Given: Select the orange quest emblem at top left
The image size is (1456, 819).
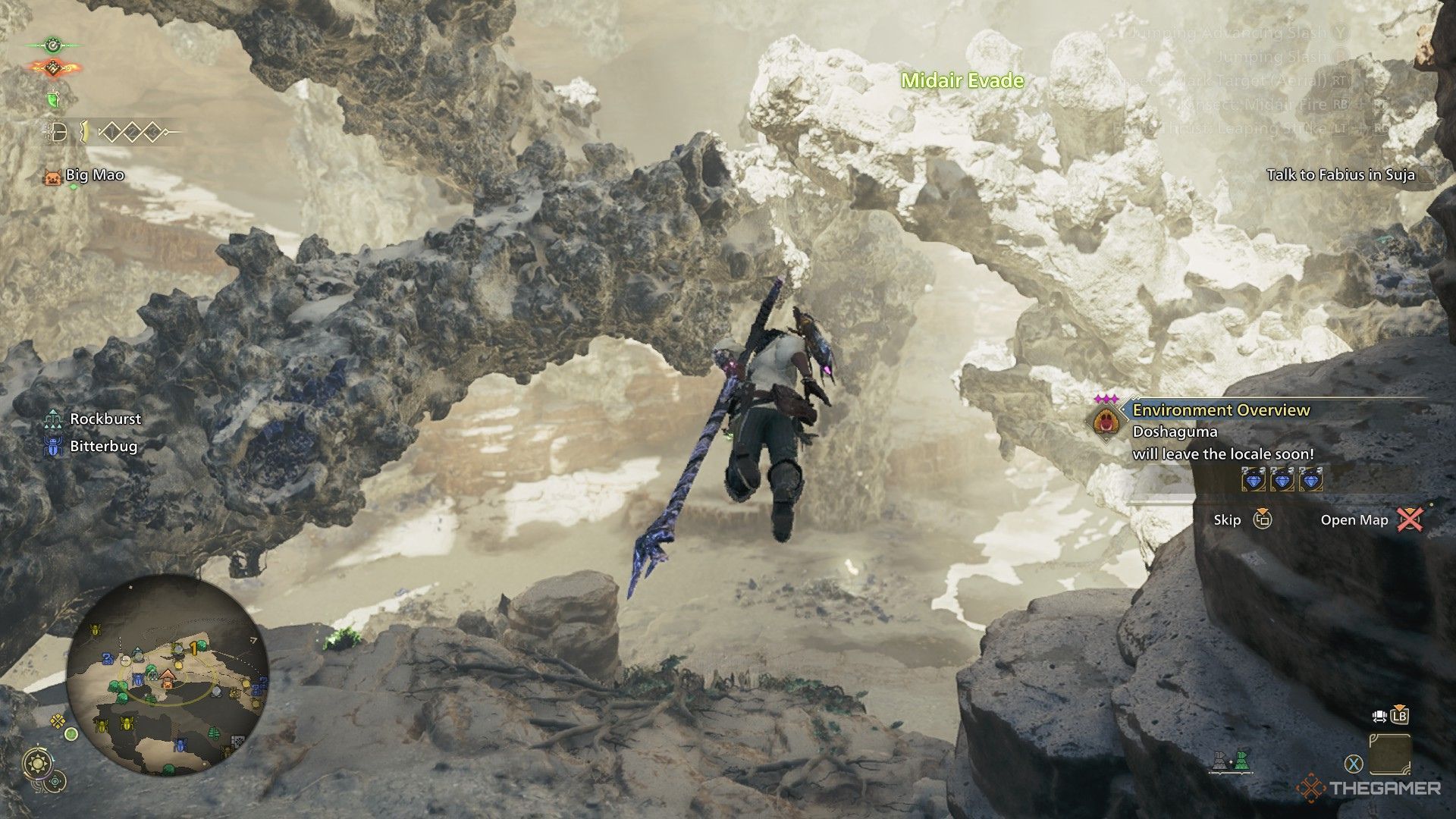Looking at the screenshot, I should 53,68.
